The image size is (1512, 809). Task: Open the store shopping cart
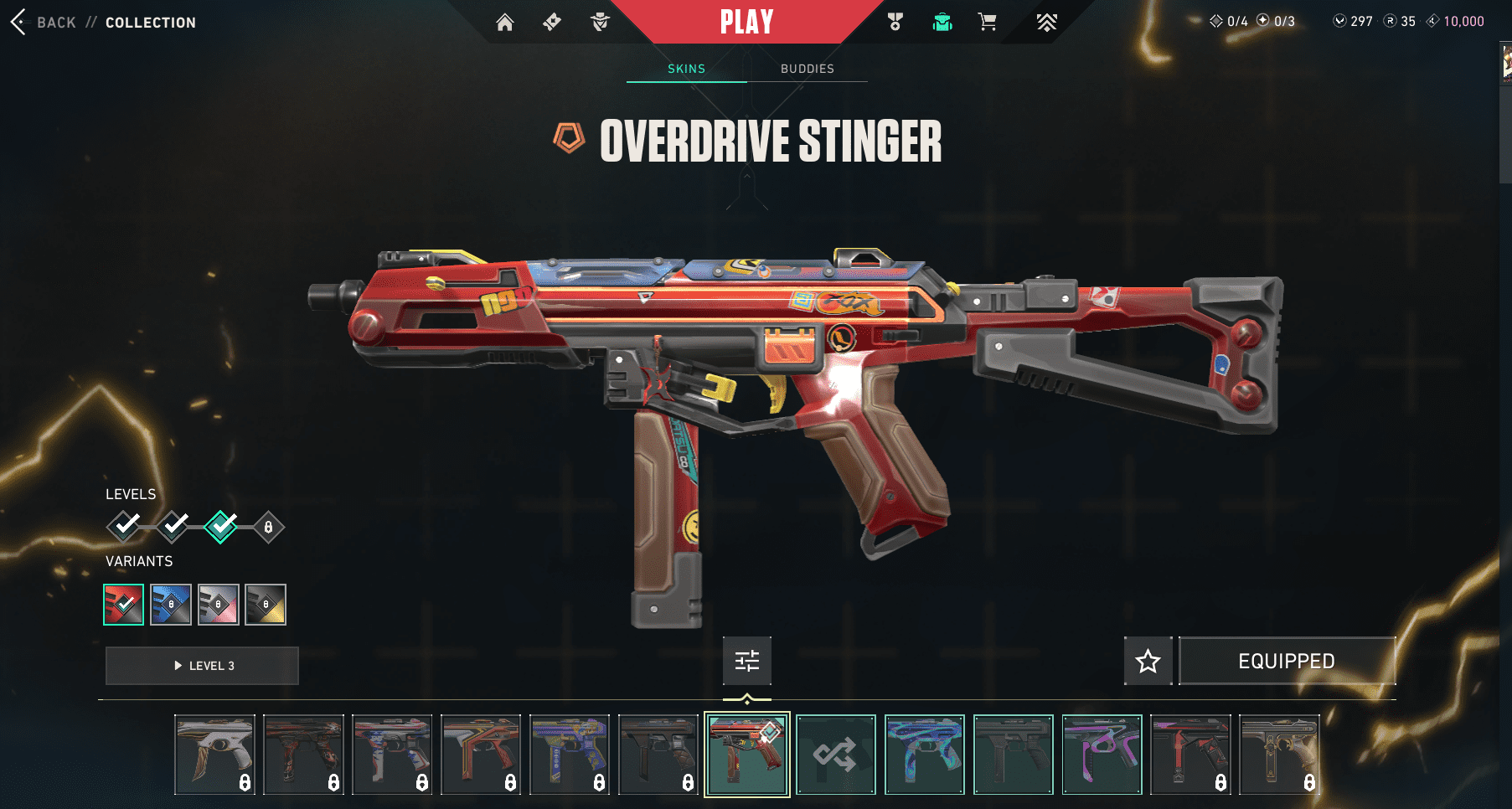988,23
